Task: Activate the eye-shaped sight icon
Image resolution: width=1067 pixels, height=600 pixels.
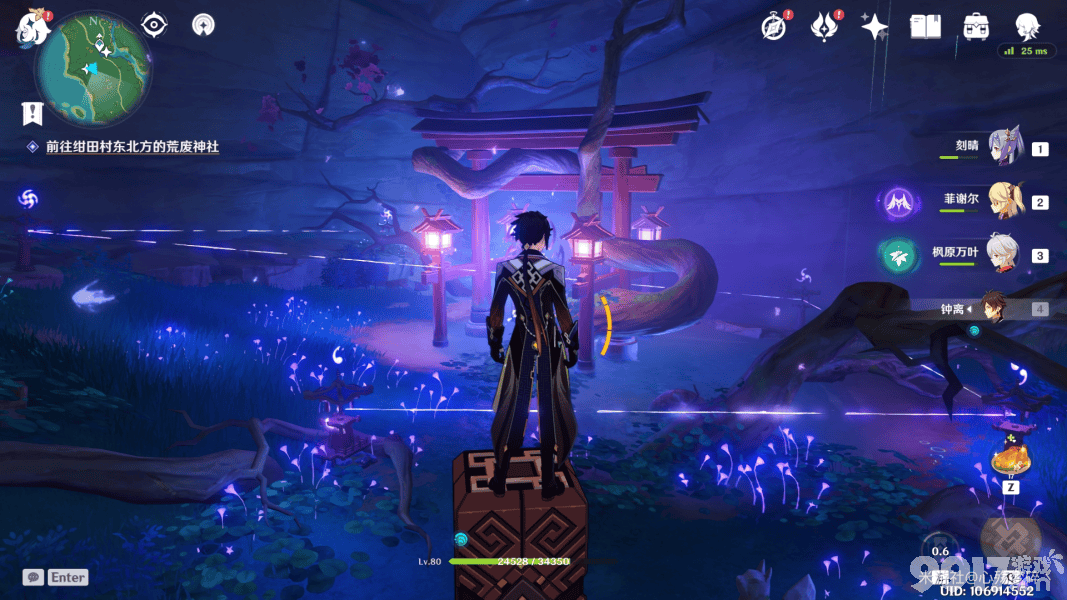Action: click(x=154, y=24)
